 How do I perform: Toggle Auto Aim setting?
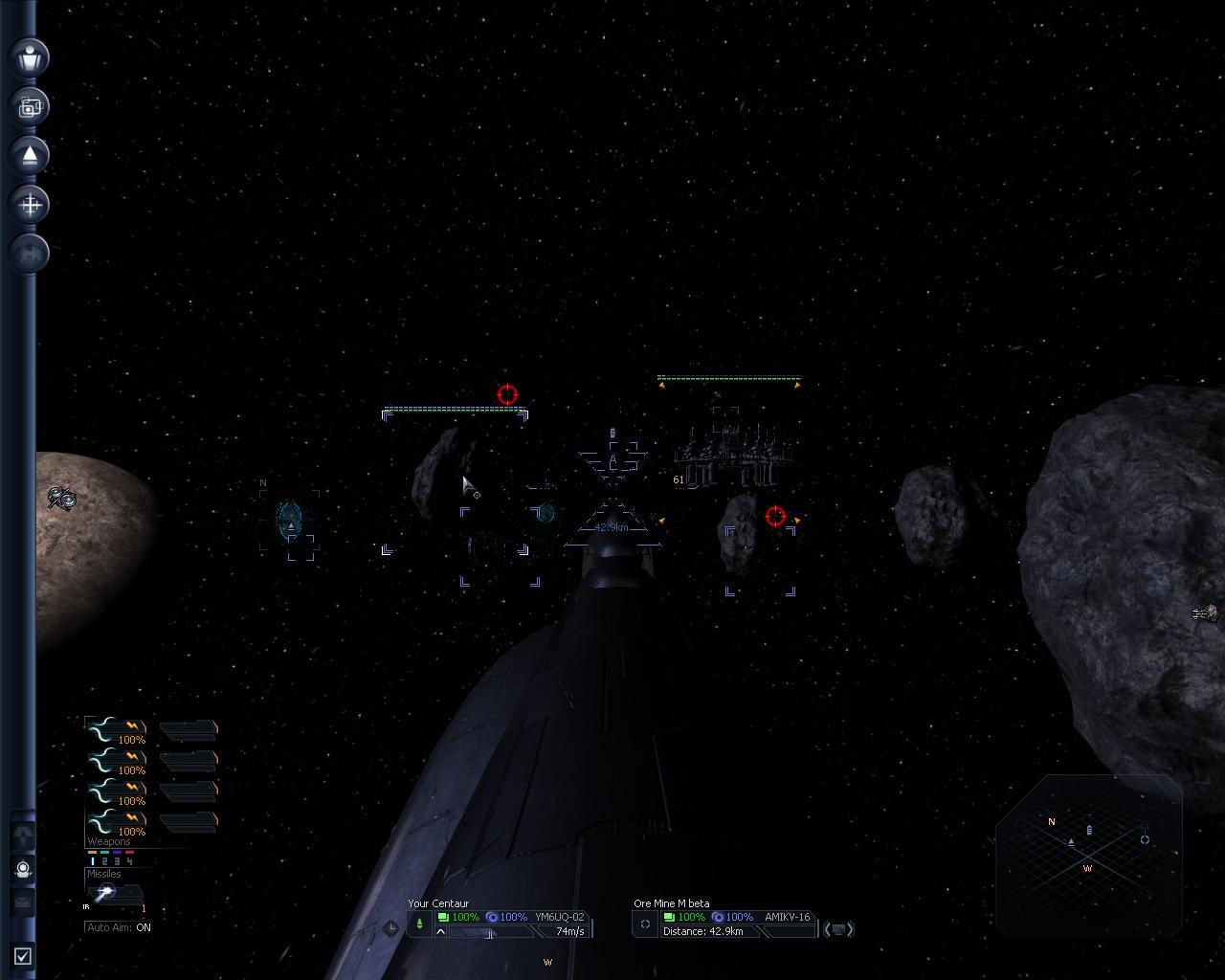click(x=119, y=927)
